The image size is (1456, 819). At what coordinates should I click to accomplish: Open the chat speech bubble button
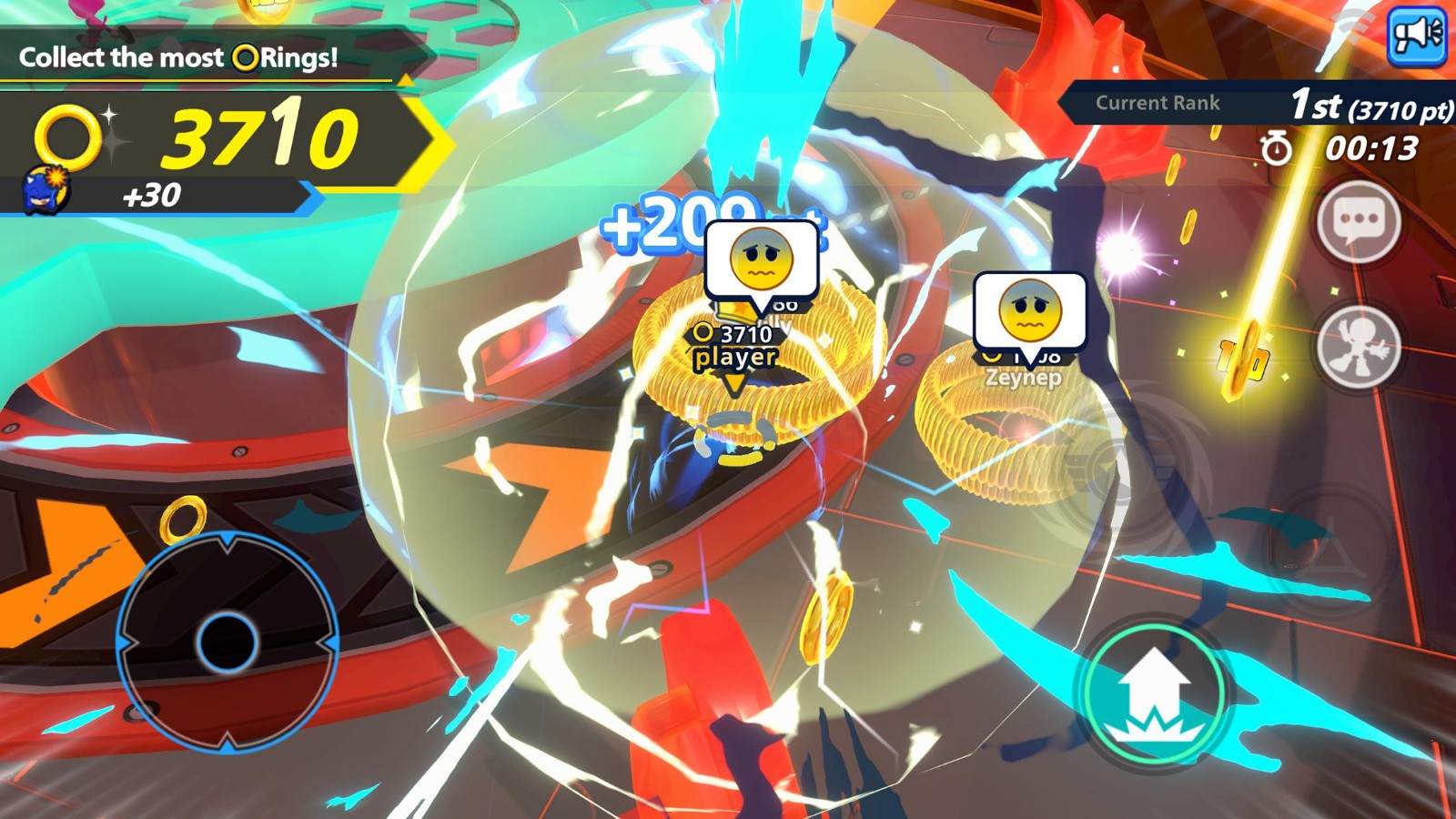(1358, 221)
